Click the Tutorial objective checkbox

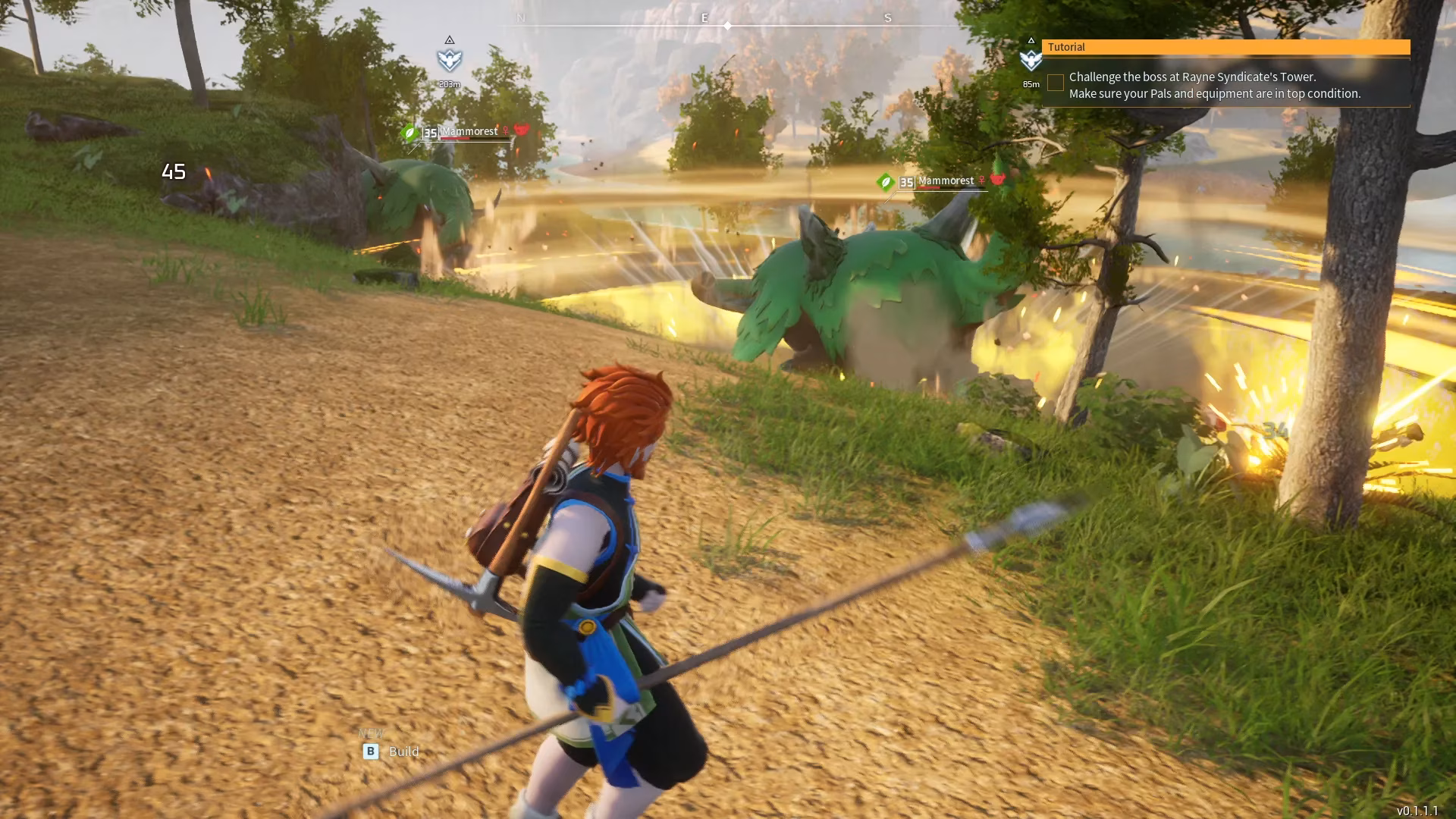[1055, 83]
